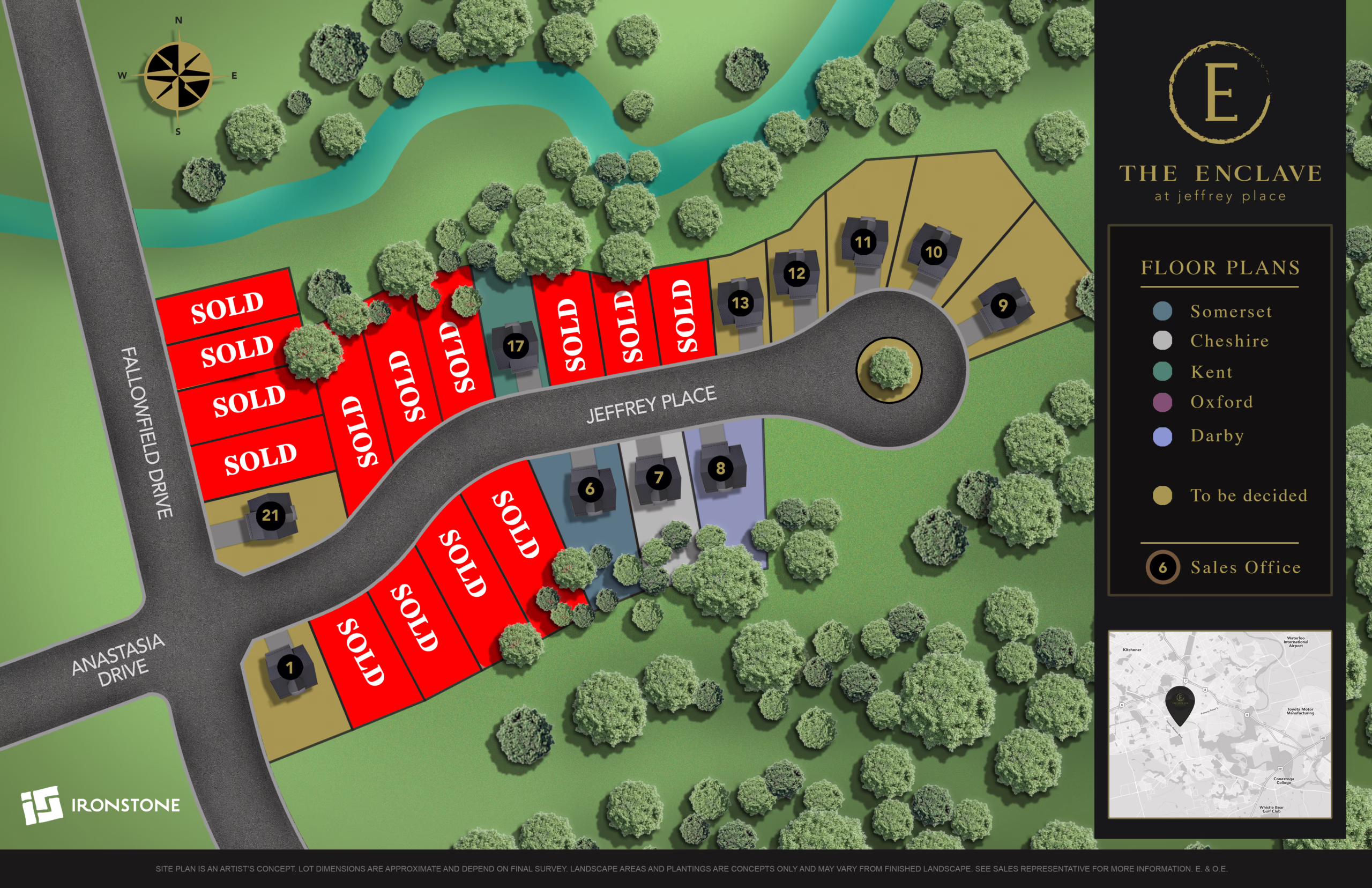Select the Sales Office legend entry

click(1244, 567)
